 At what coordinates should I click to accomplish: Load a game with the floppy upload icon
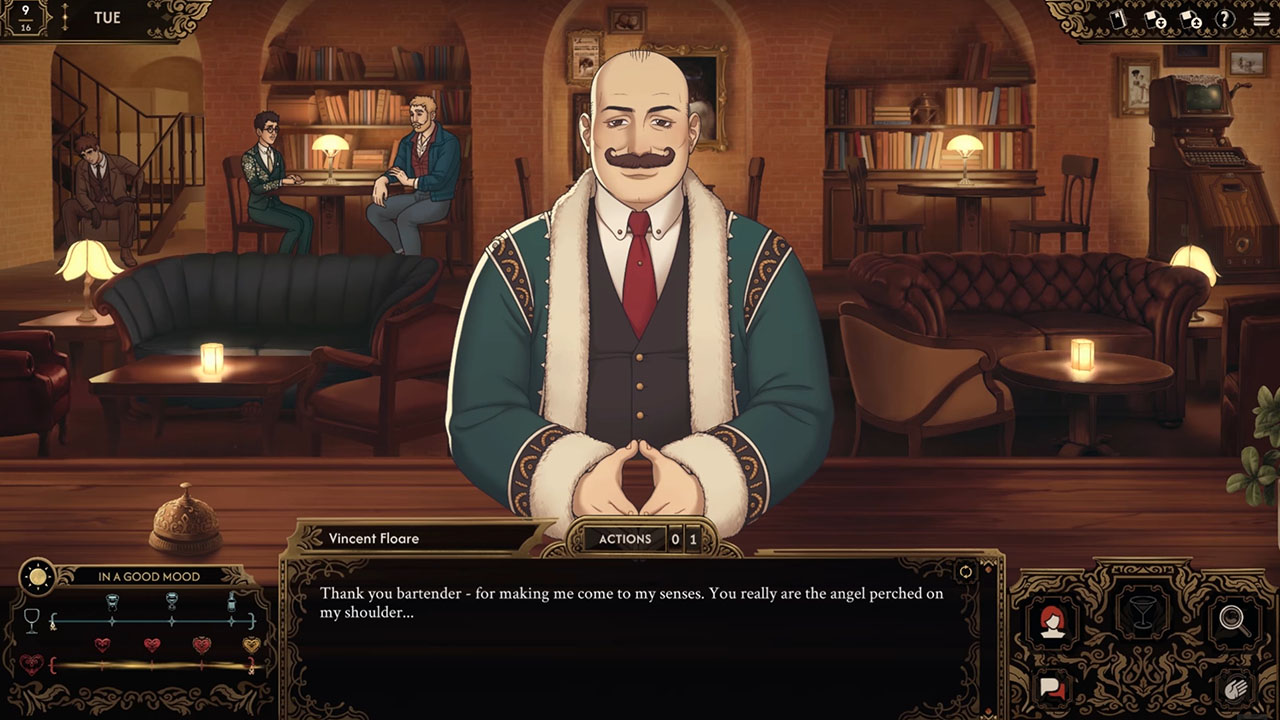click(1191, 18)
